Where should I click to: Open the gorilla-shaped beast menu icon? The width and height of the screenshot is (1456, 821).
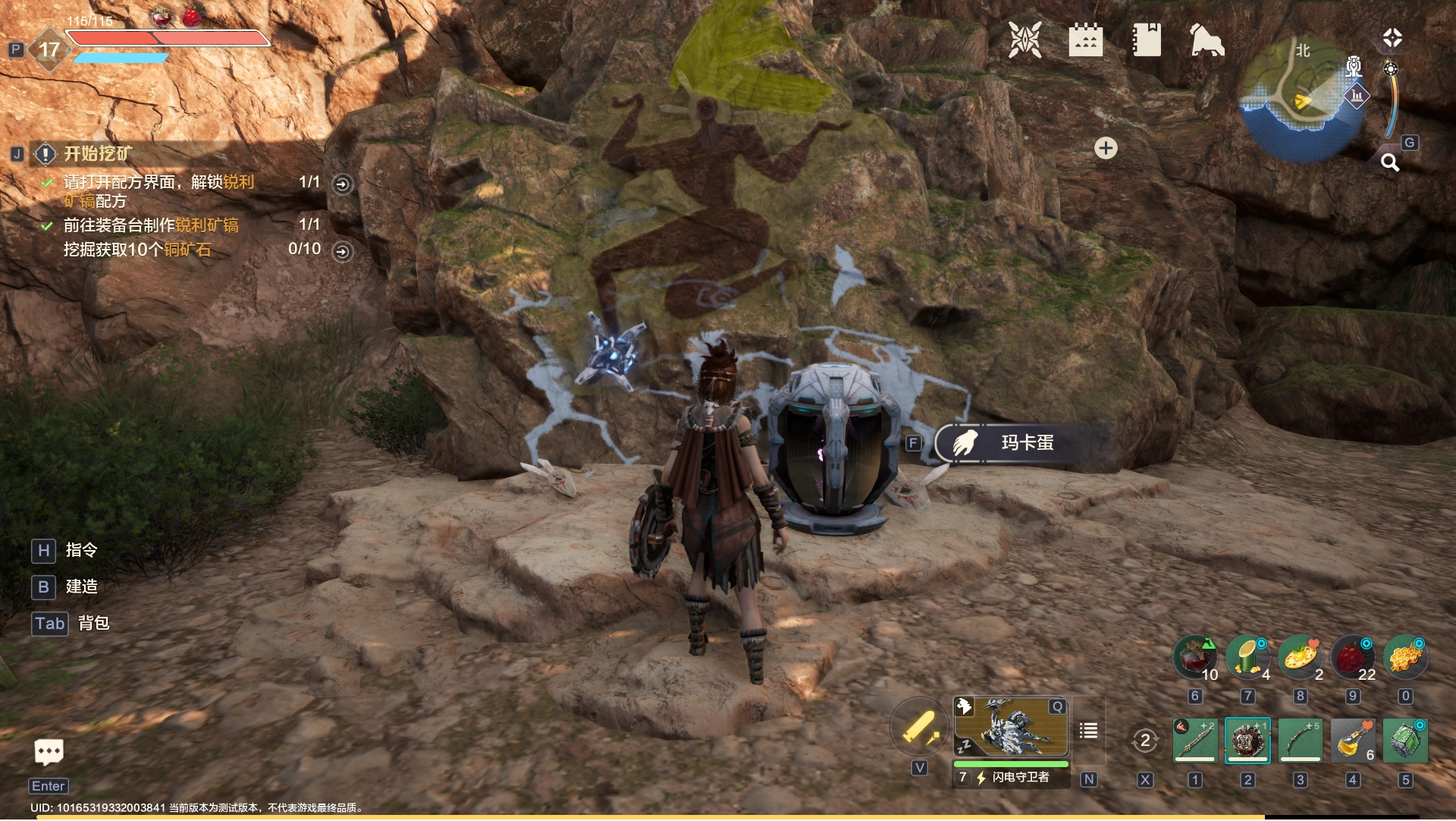coord(1207,40)
